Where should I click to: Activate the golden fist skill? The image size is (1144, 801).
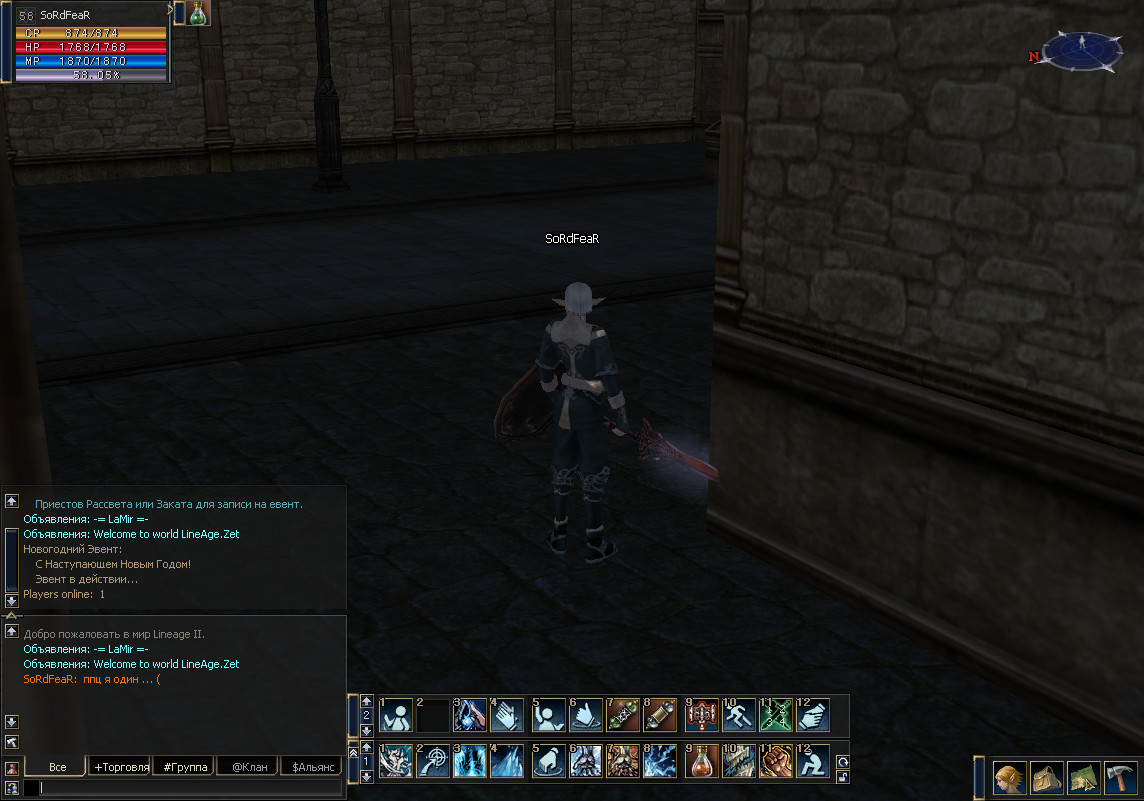coord(777,761)
